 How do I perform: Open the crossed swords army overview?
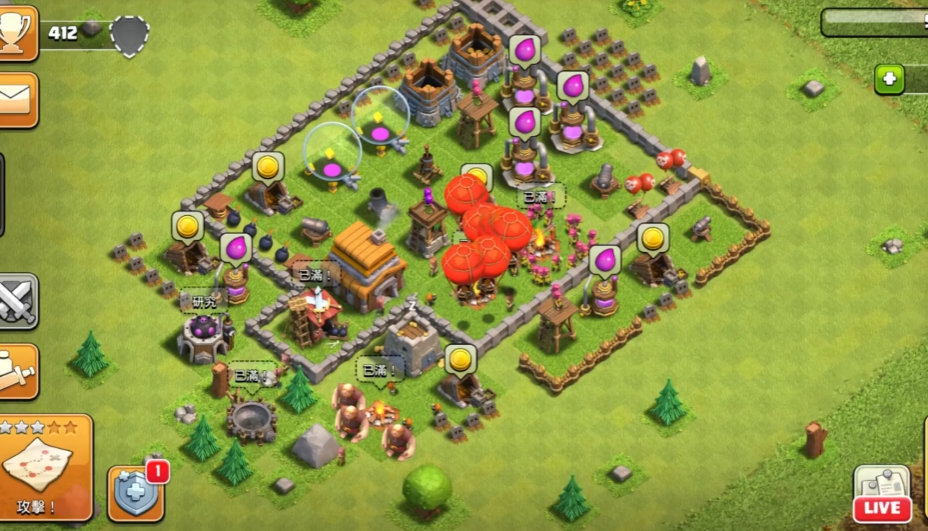click(x=17, y=300)
